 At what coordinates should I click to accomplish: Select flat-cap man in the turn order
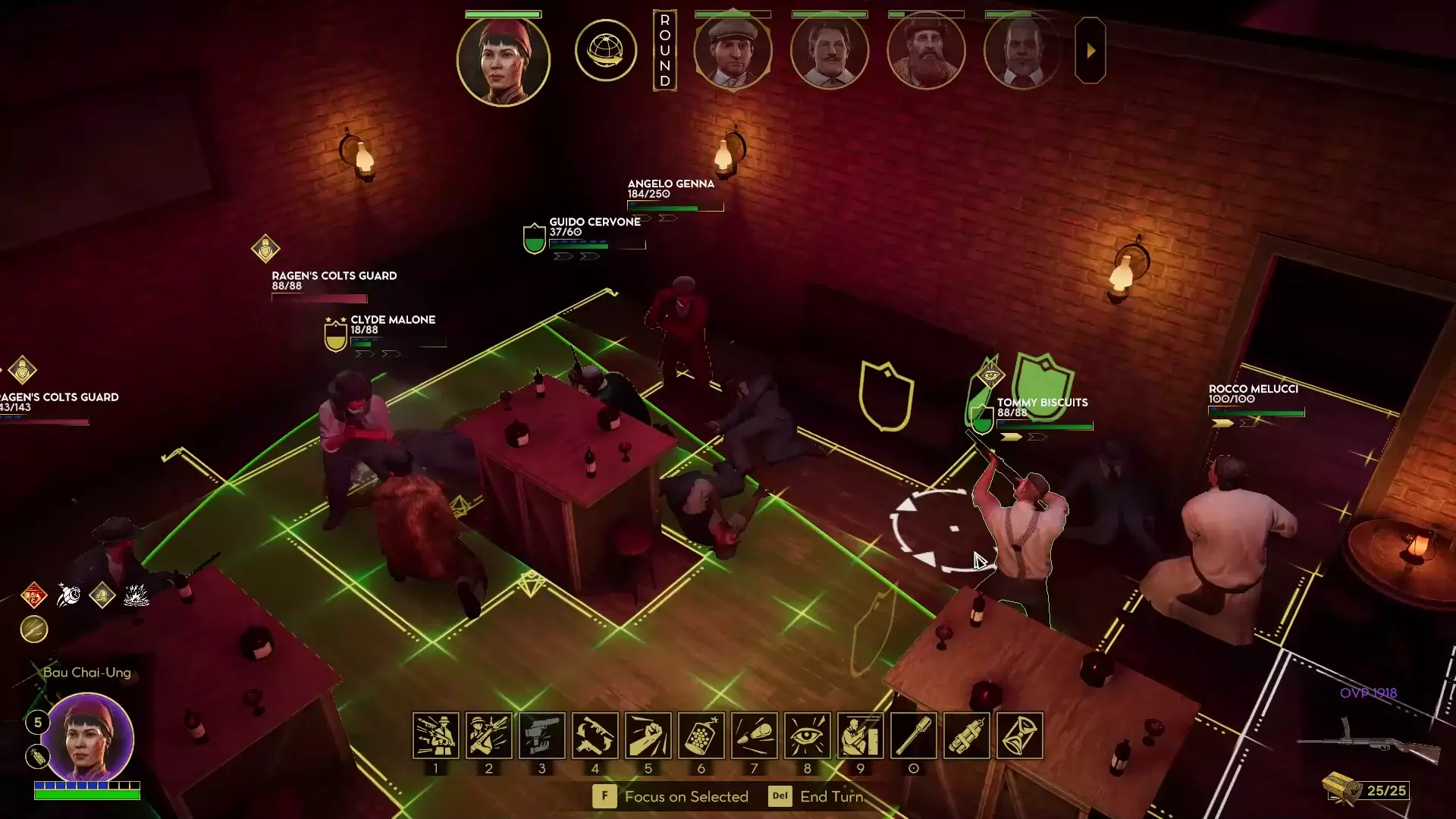pyautogui.click(x=733, y=52)
